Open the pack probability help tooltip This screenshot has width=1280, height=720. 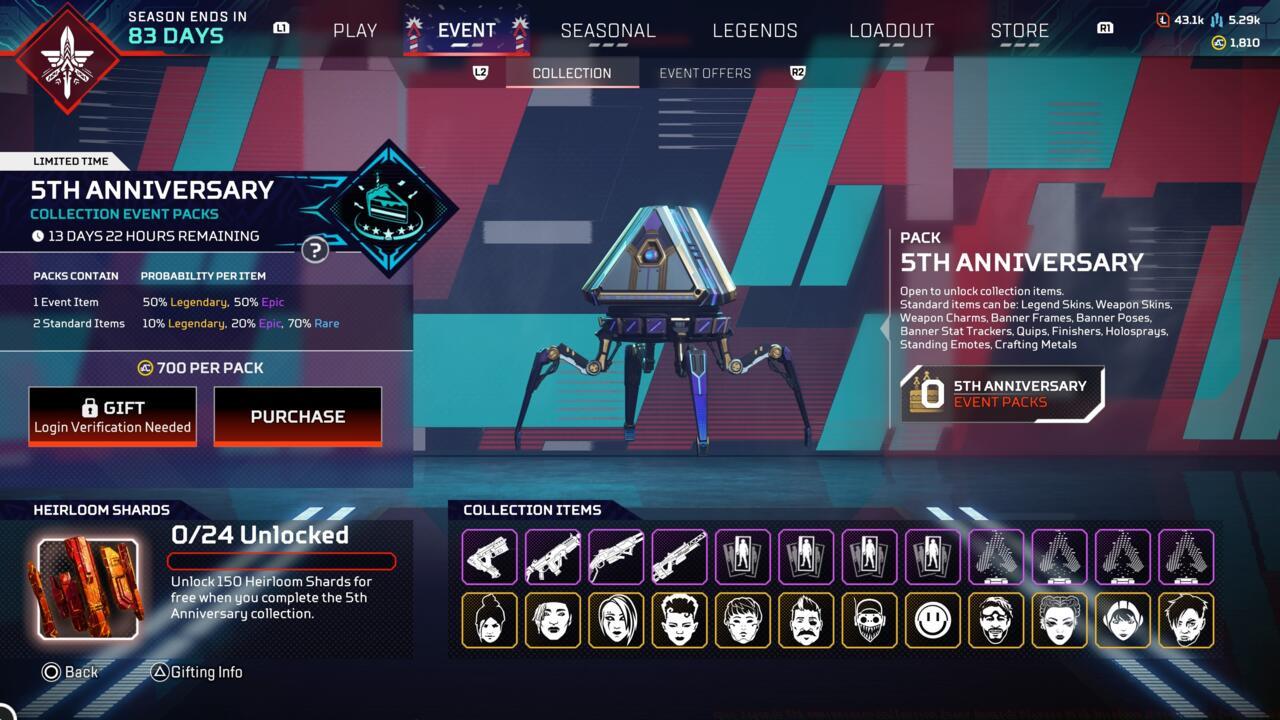coord(315,251)
